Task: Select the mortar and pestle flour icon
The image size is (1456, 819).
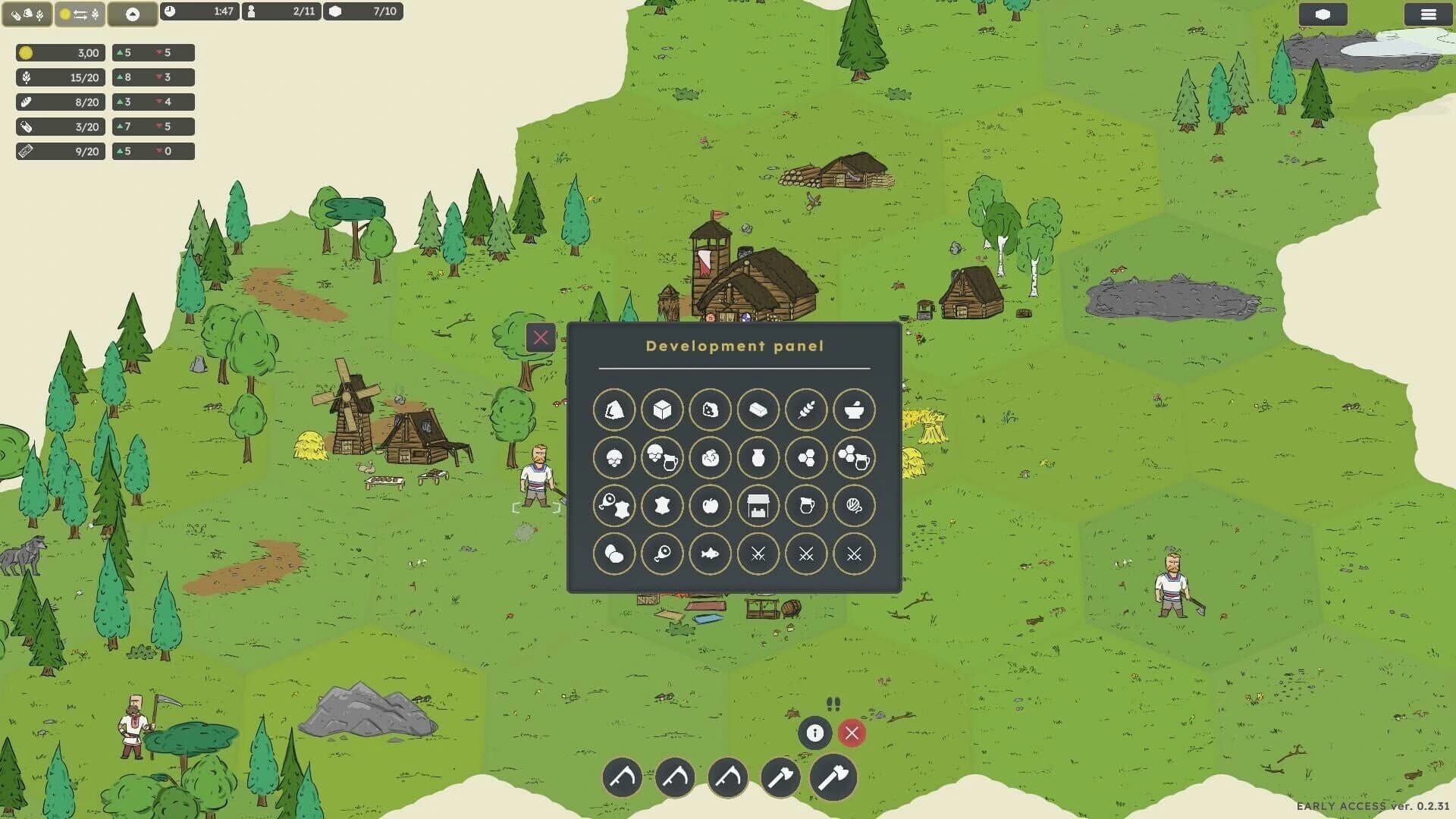Action: [854, 409]
